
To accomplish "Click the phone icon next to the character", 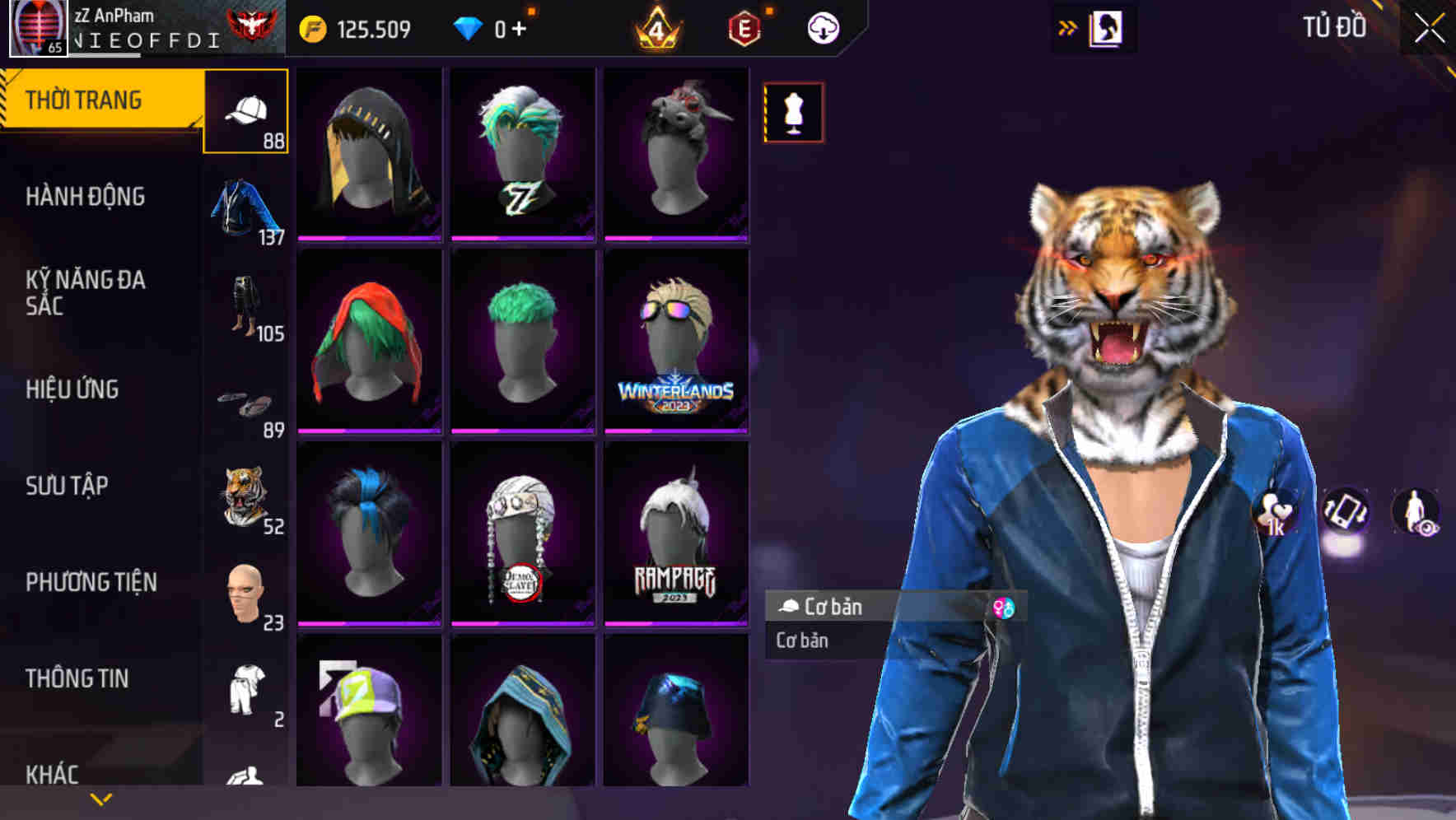I will (1348, 510).
